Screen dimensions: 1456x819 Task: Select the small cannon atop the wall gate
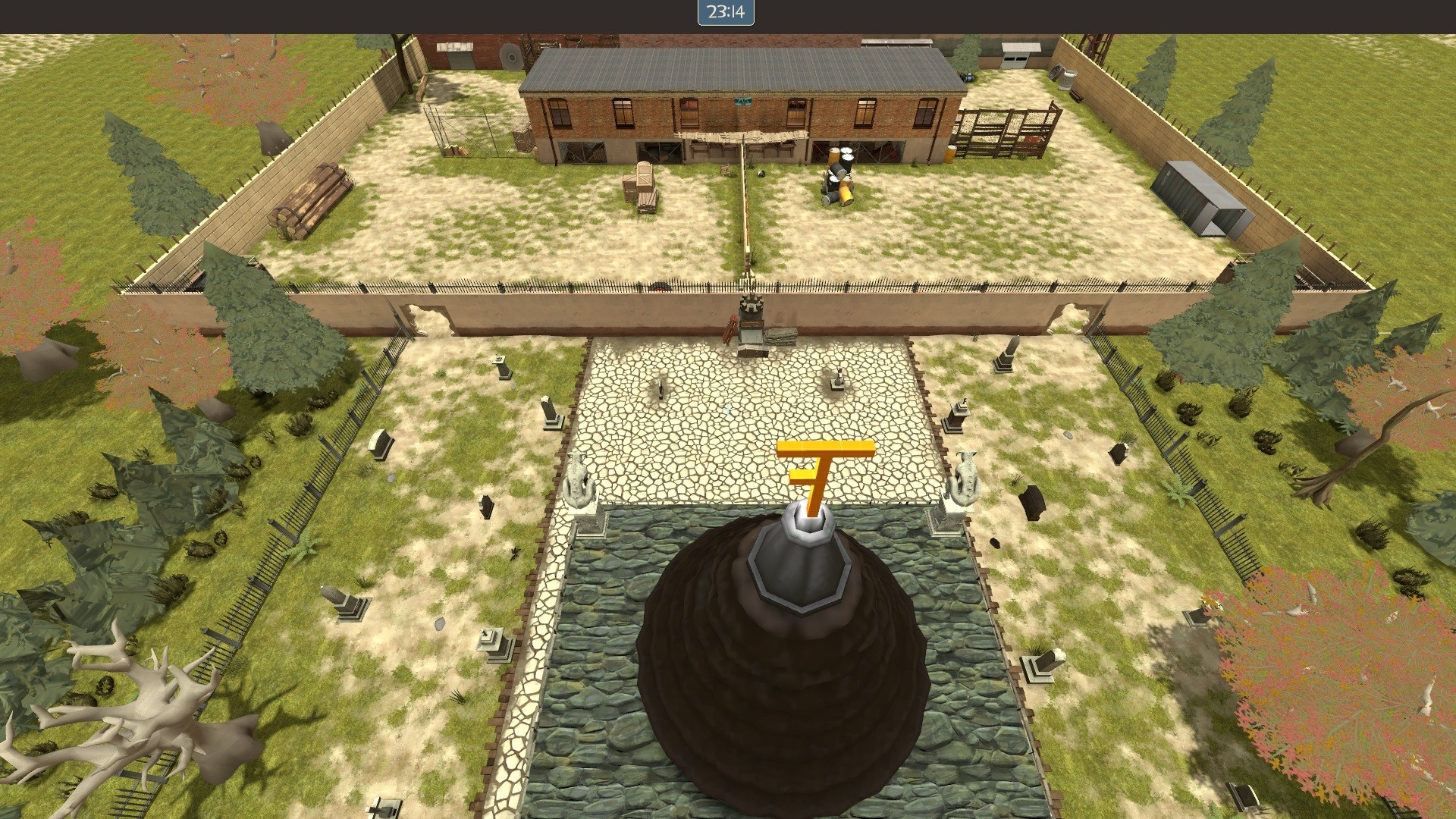click(751, 305)
